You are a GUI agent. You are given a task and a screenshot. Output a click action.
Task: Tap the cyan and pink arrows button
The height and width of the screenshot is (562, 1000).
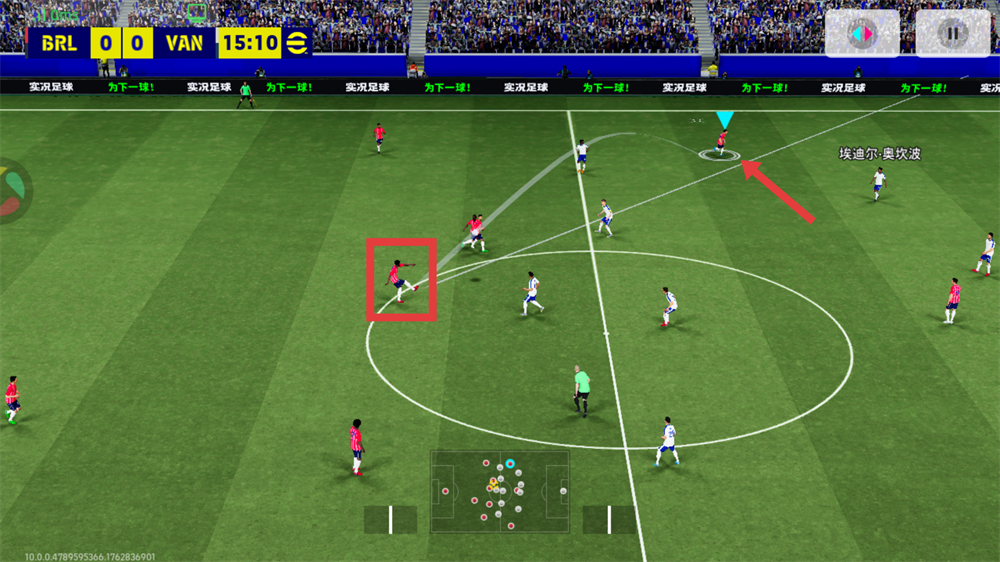pyautogui.click(x=860, y=34)
